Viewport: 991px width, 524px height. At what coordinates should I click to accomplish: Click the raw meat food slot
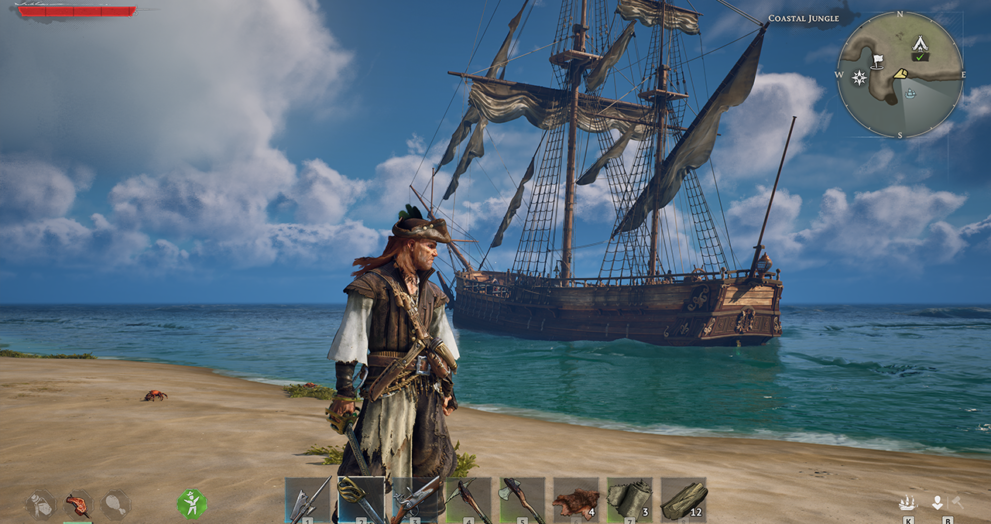[x=77, y=504]
